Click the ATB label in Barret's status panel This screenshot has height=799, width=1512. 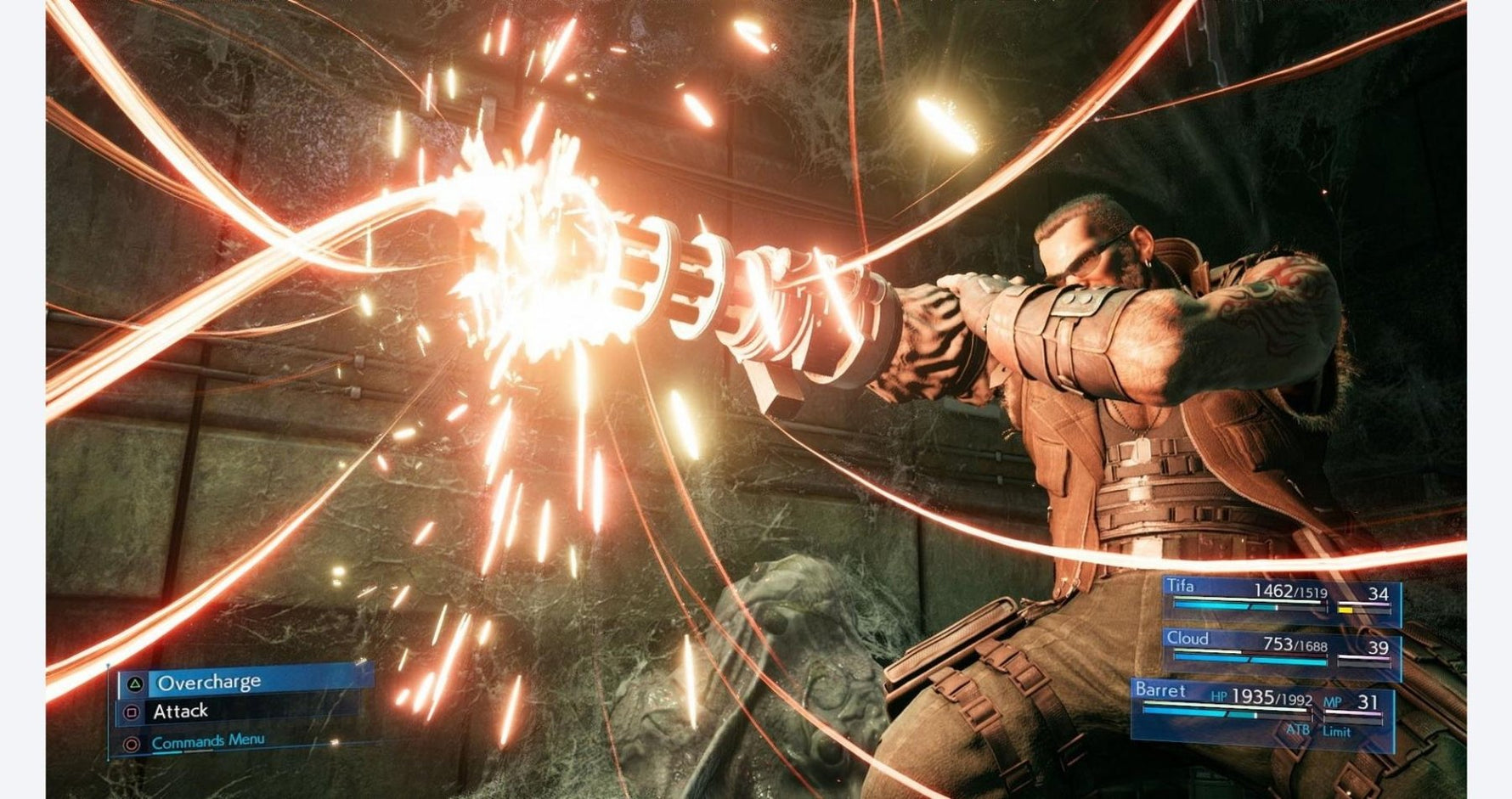tap(1299, 731)
